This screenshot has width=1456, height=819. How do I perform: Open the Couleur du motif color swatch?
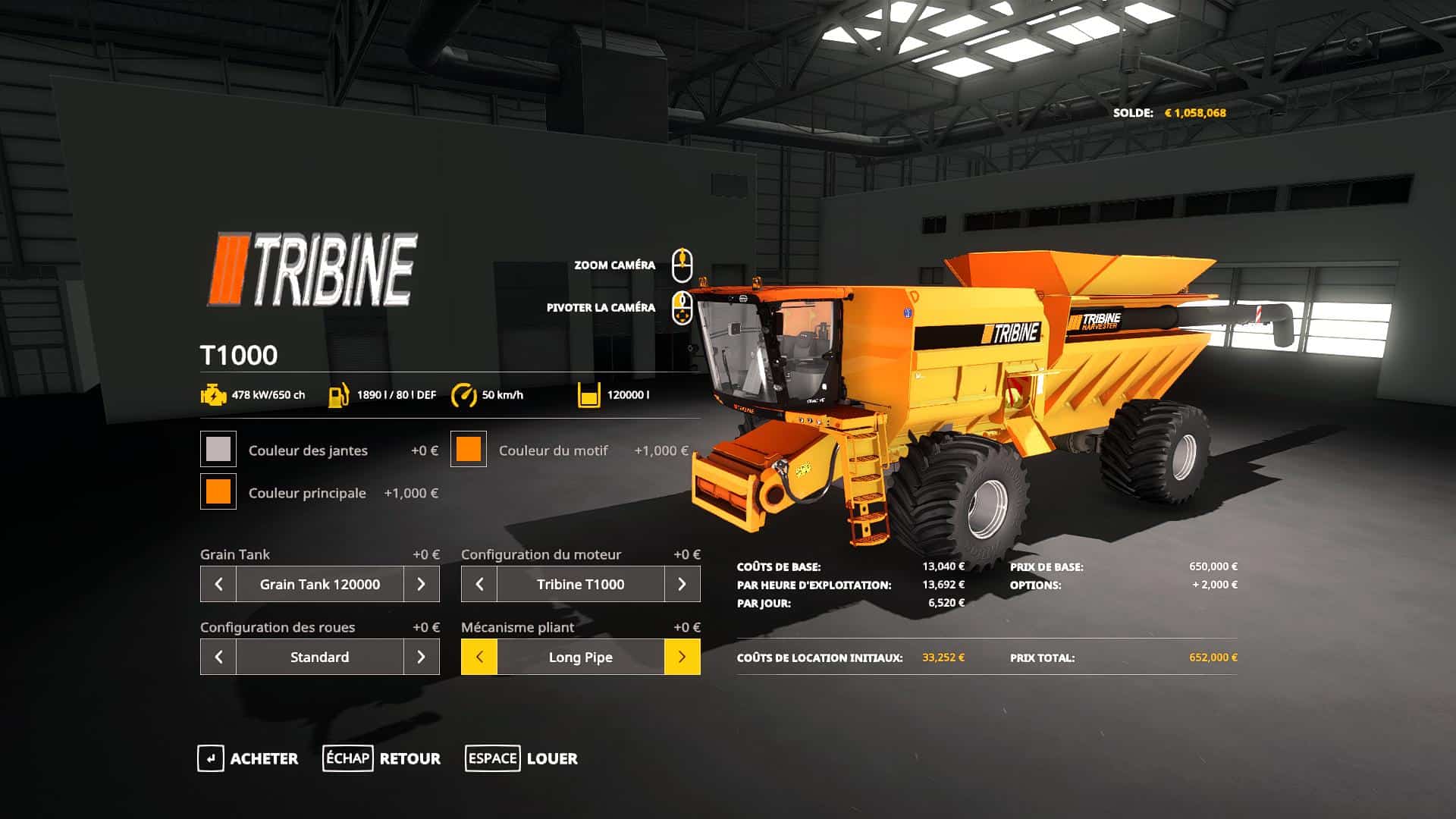point(469,449)
